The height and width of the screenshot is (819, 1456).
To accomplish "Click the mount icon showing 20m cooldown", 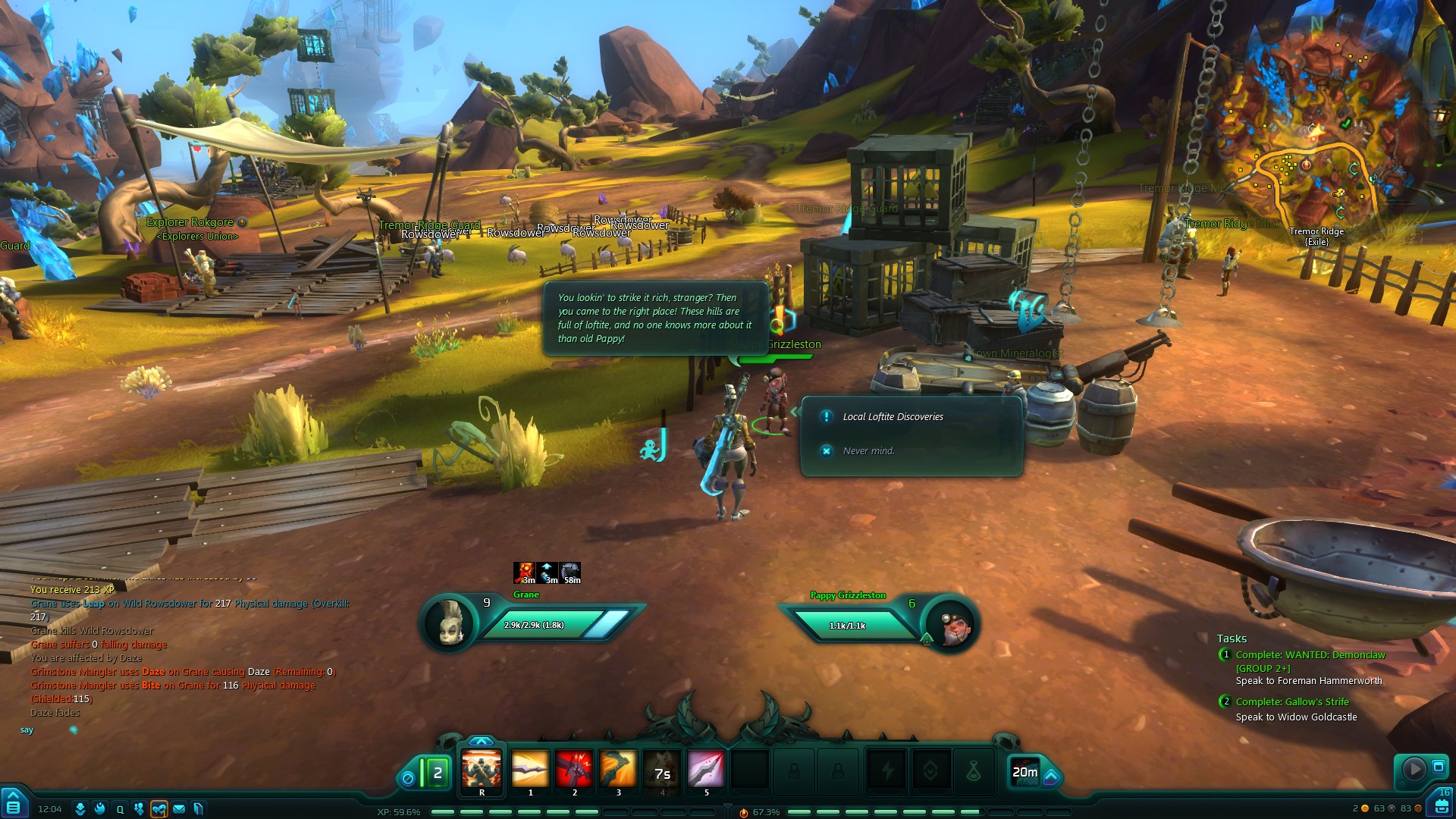I will tap(1025, 772).
